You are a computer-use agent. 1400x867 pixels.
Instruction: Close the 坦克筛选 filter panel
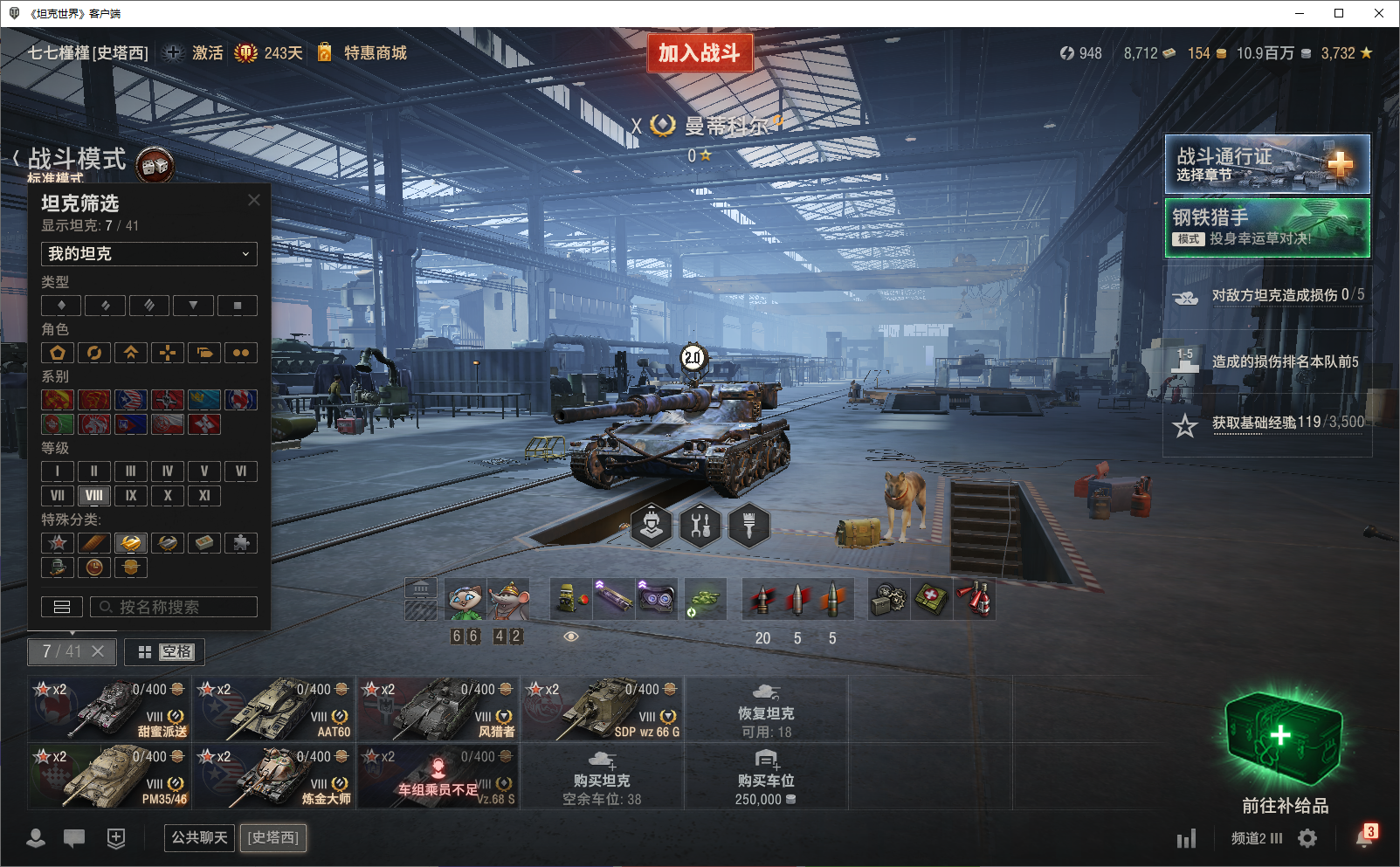pos(254,200)
